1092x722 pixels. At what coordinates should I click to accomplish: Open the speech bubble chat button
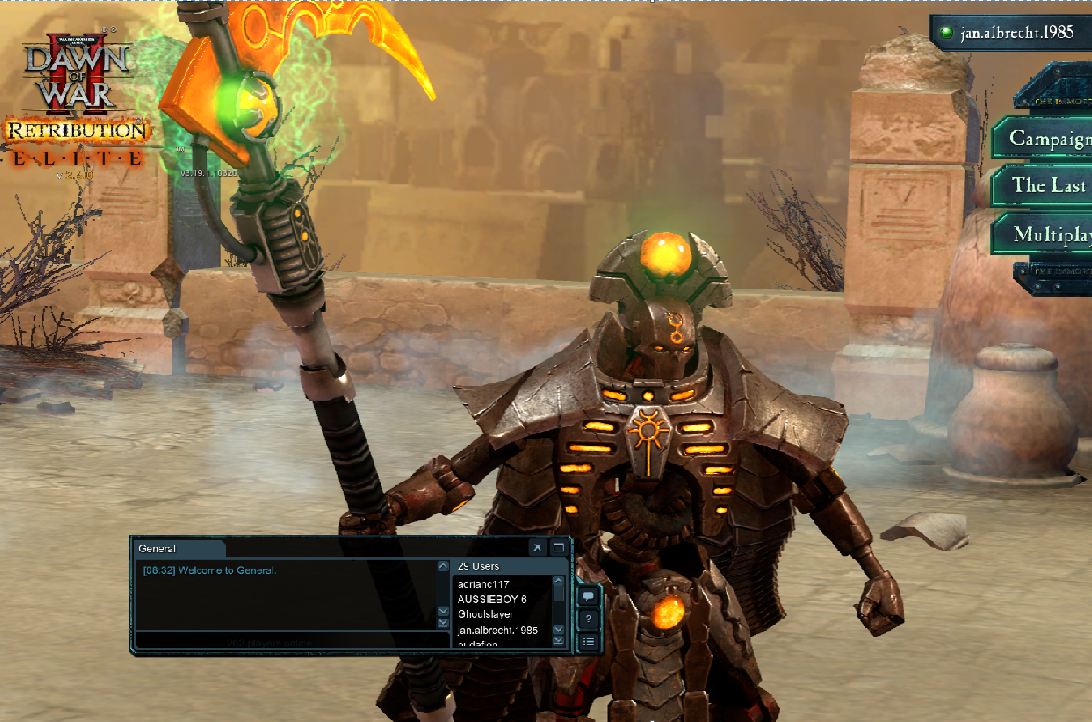(x=589, y=596)
